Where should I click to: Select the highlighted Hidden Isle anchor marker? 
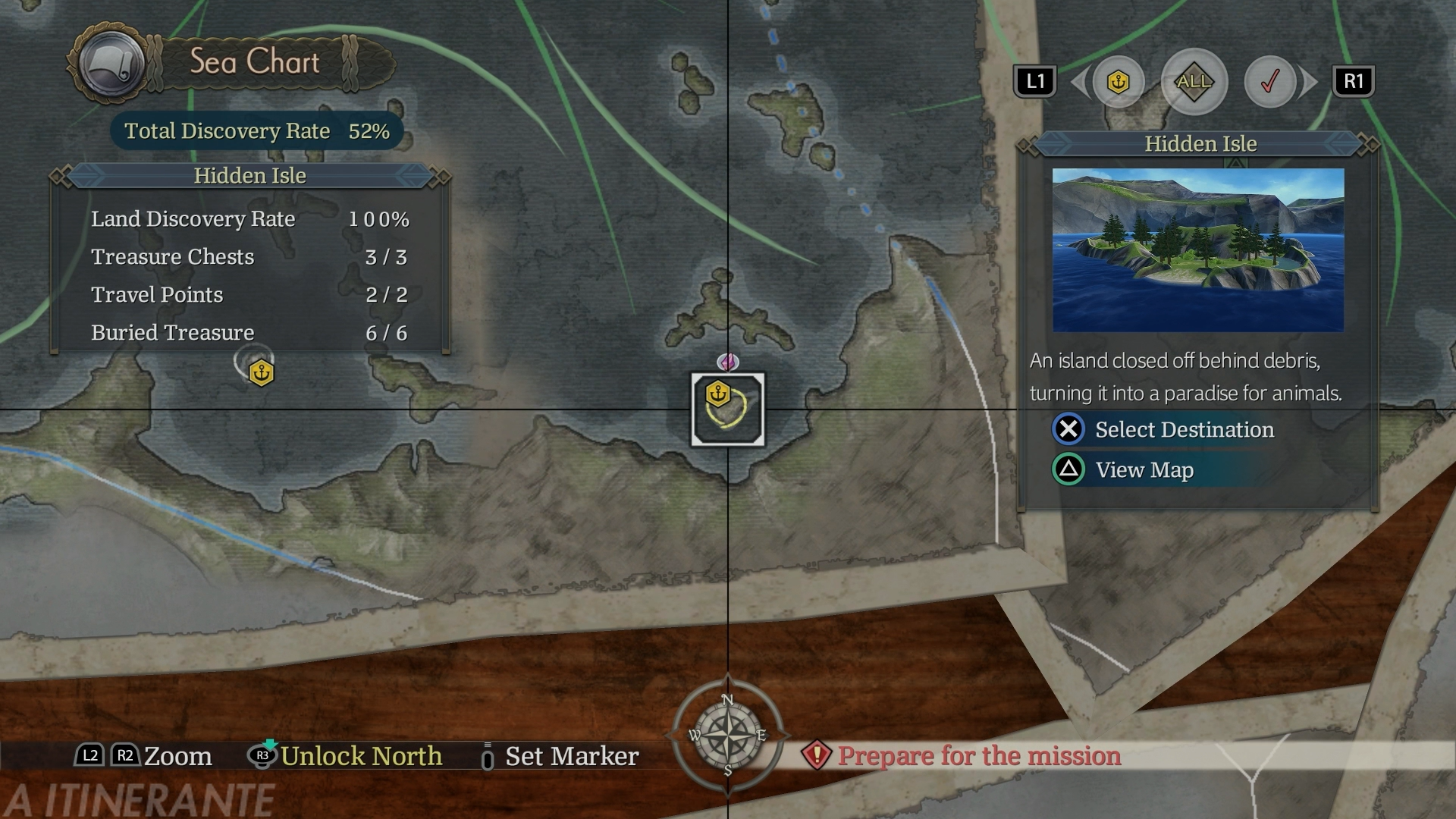click(x=718, y=394)
